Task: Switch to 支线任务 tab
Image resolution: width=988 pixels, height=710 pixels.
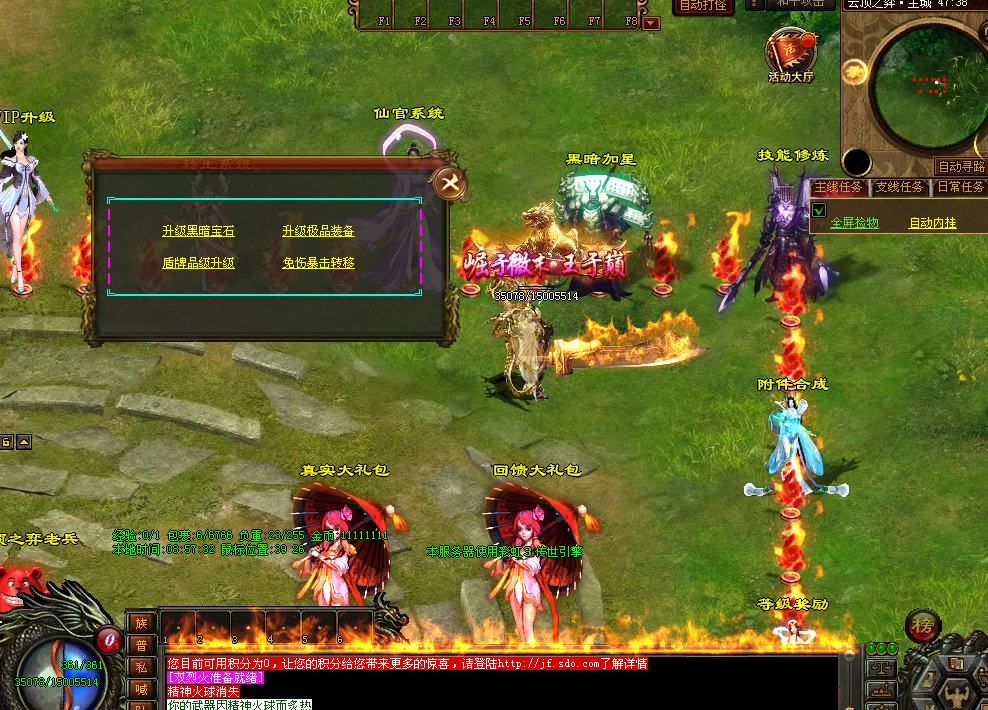Action: [x=899, y=187]
